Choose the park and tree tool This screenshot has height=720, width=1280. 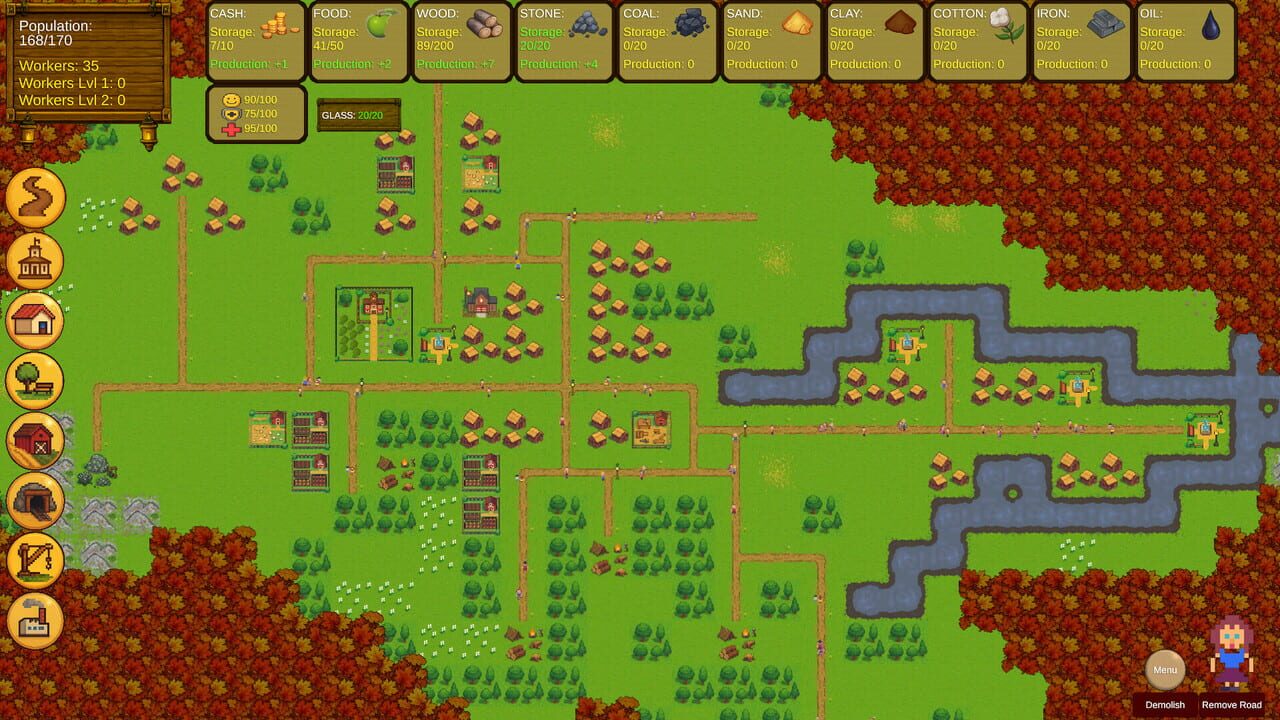click(x=35, y=381)
